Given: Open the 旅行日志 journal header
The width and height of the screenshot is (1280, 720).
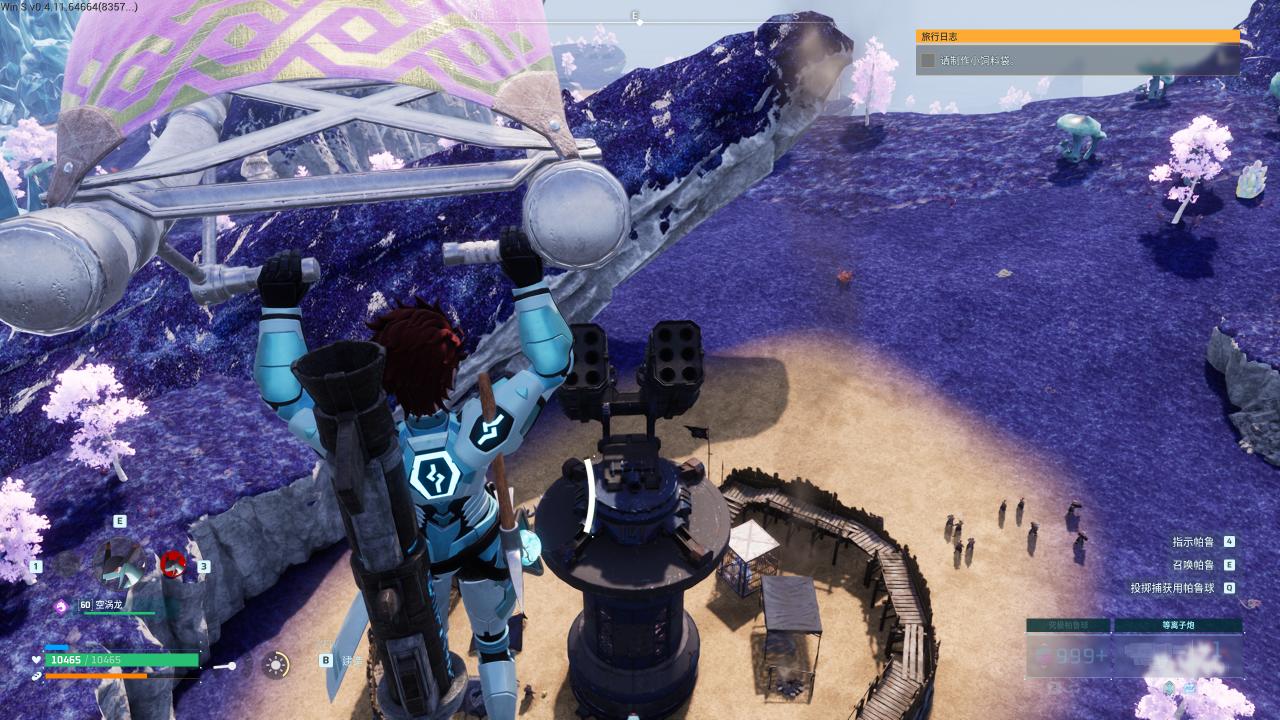Looking at the screenshot, I should pyautogui.click(x=1077, y=36).
